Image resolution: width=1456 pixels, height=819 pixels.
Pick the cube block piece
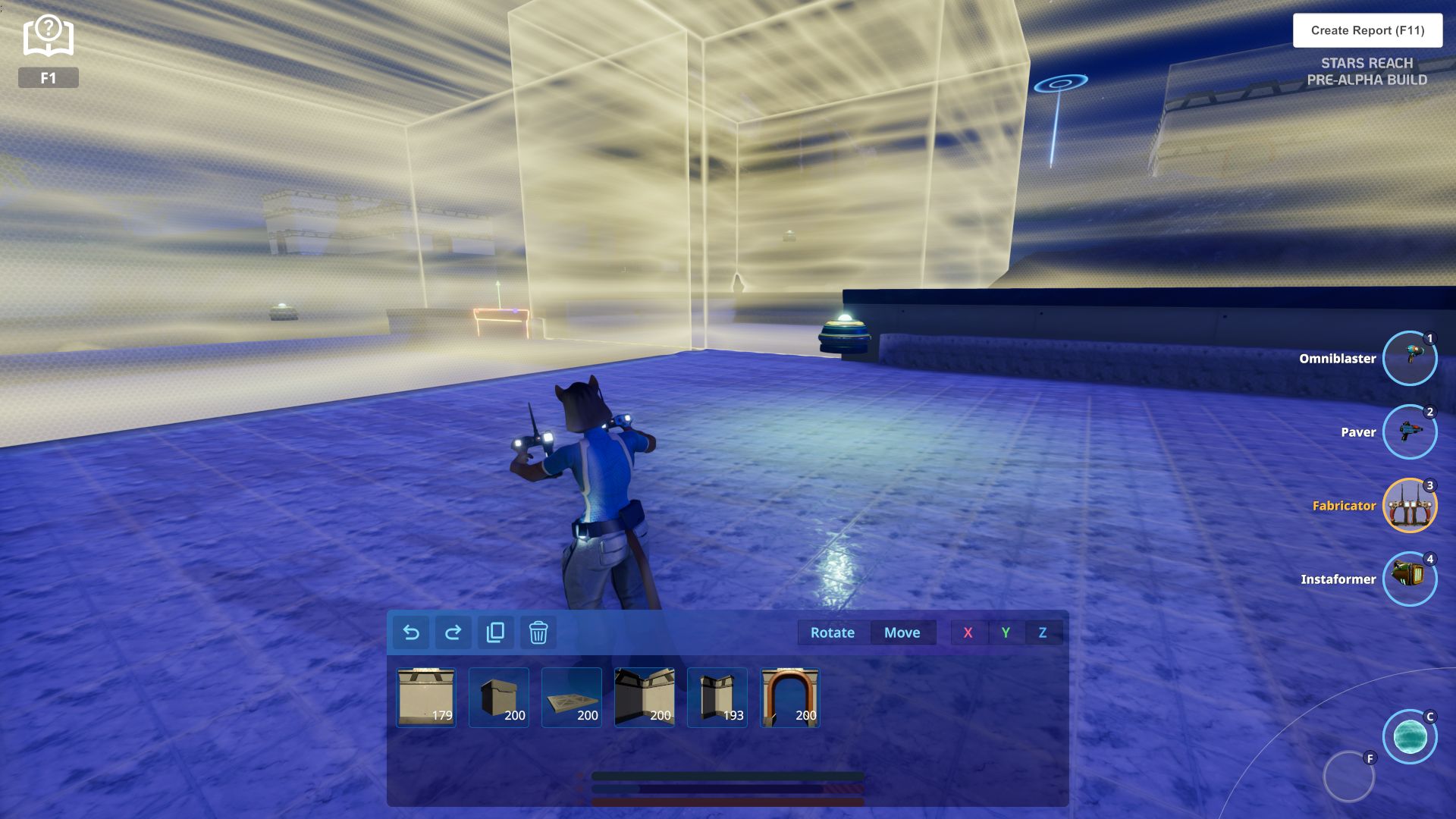click(499, 698)
